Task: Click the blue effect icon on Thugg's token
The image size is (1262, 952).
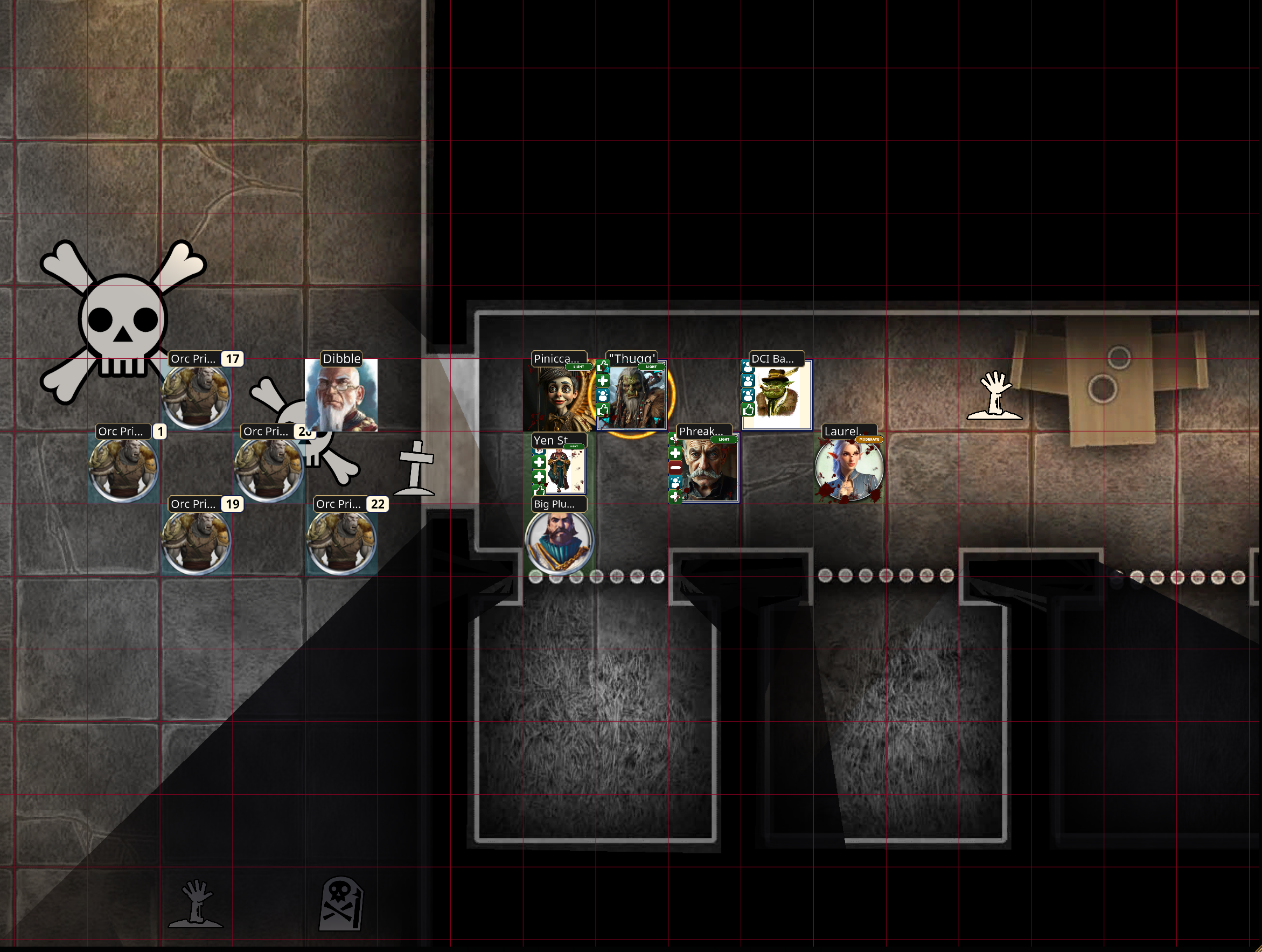Action: click(603, 395)
